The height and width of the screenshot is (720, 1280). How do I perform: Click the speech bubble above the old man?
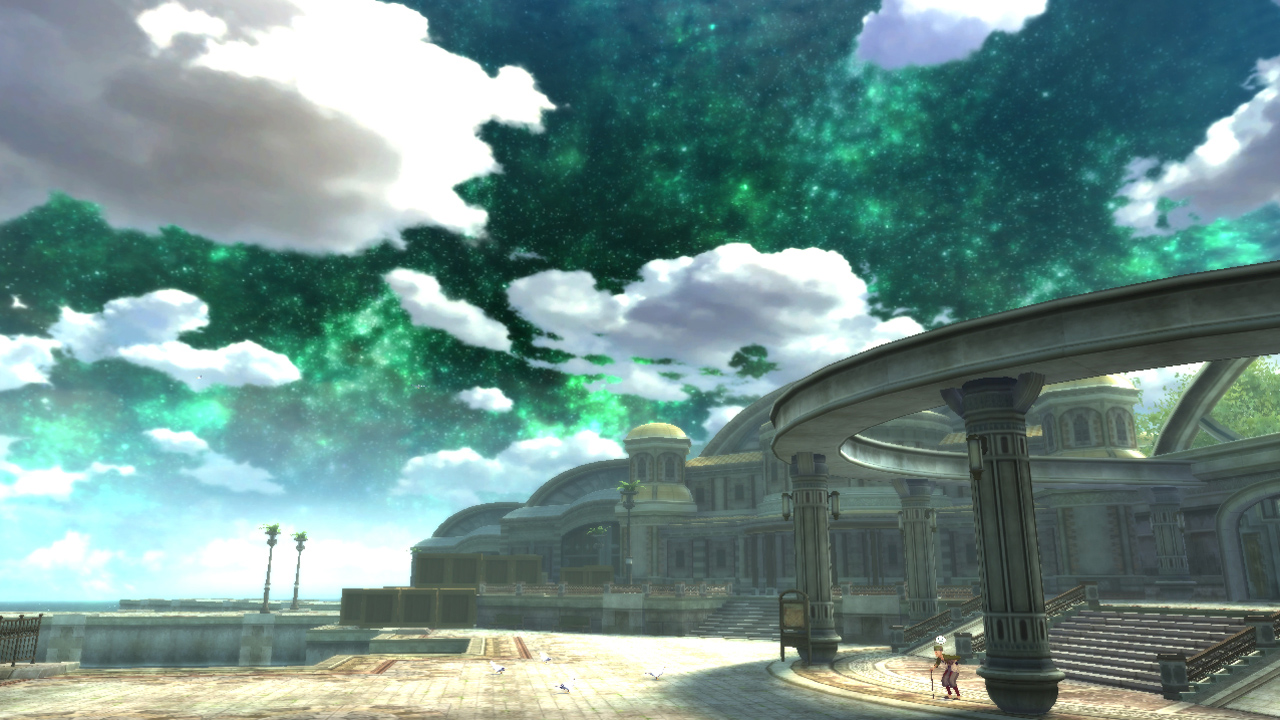(940, 640)
